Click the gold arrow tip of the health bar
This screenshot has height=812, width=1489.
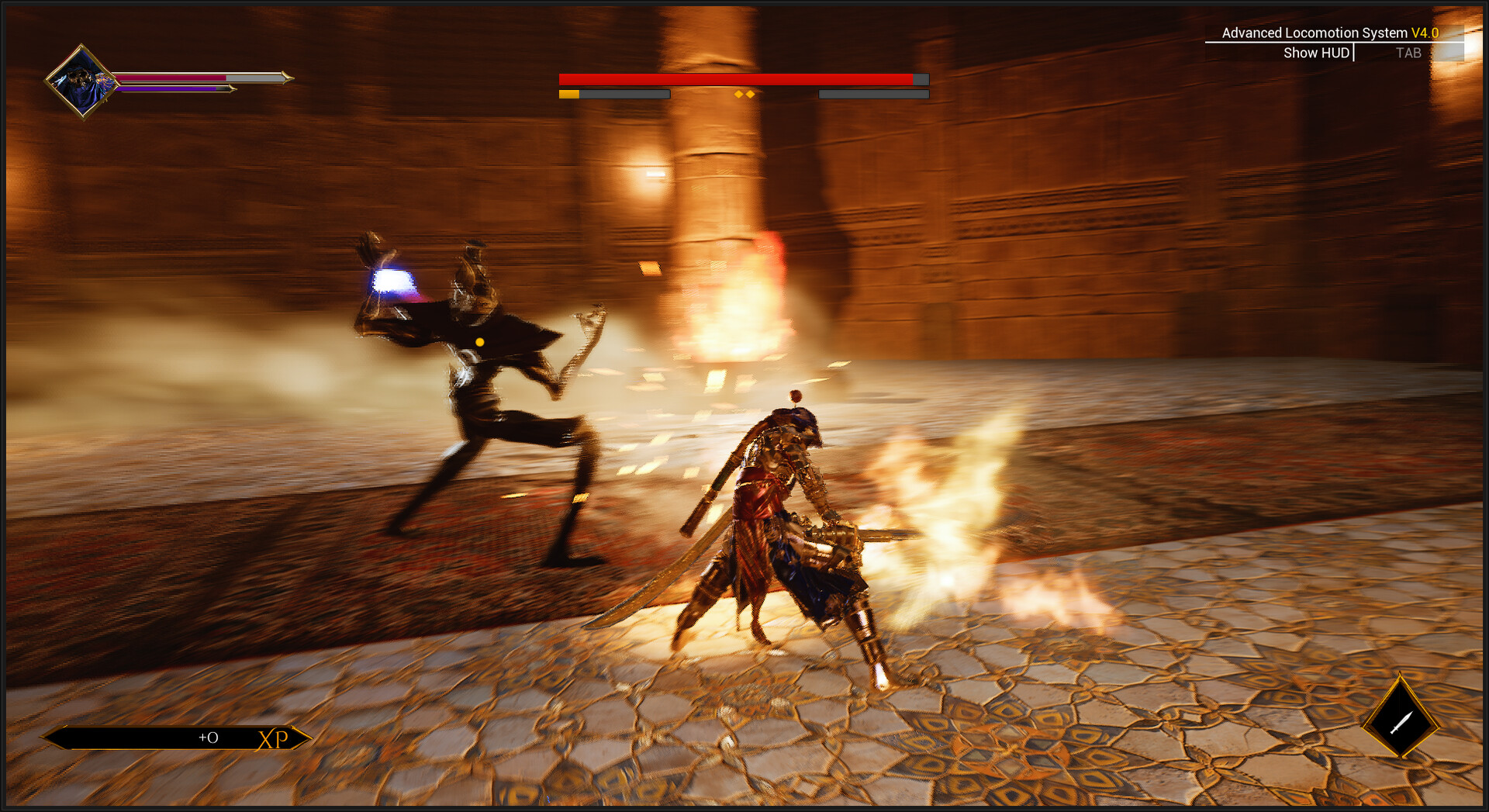(x=285, y=78)
